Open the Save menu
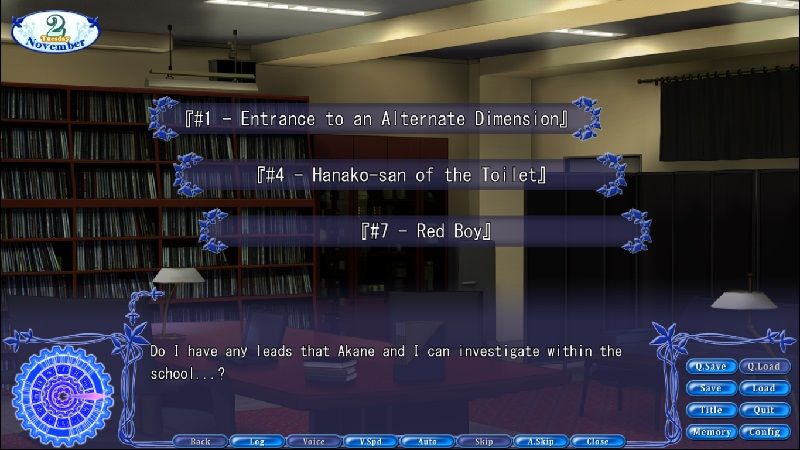Viewport: 800px width, 450px height. pos(710,388)
